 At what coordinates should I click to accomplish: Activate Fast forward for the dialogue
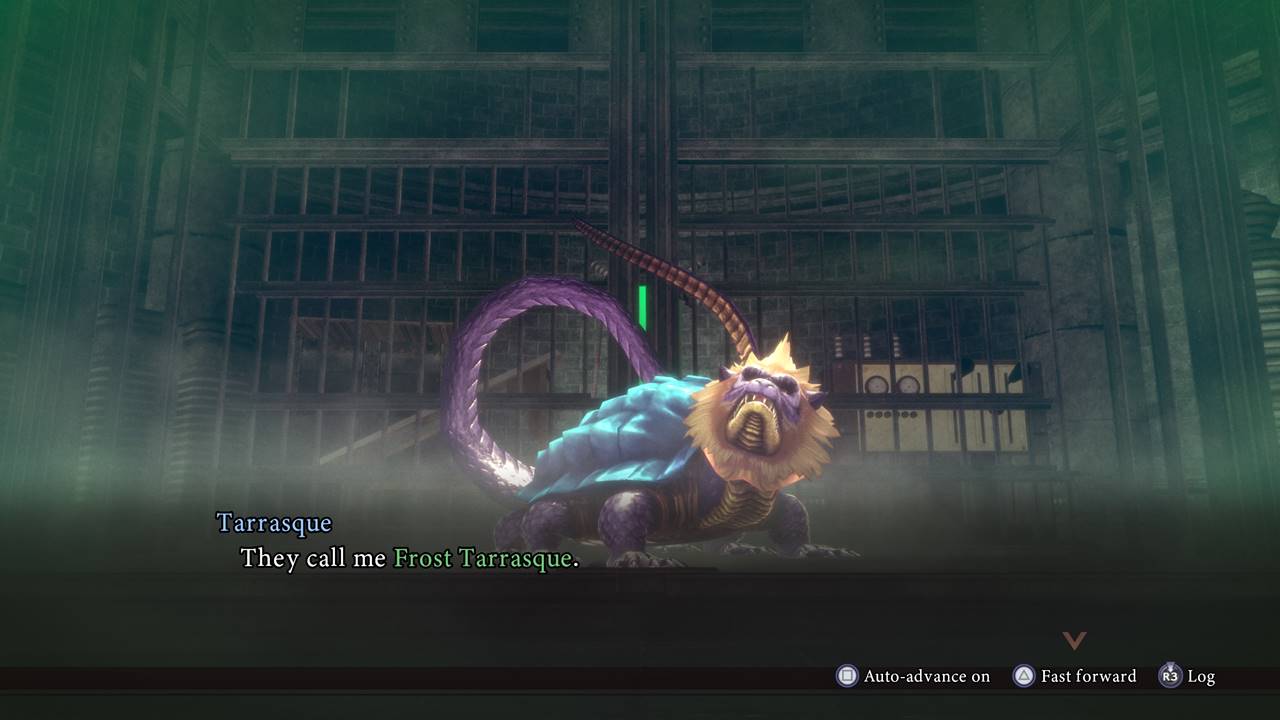[1075, 676]
